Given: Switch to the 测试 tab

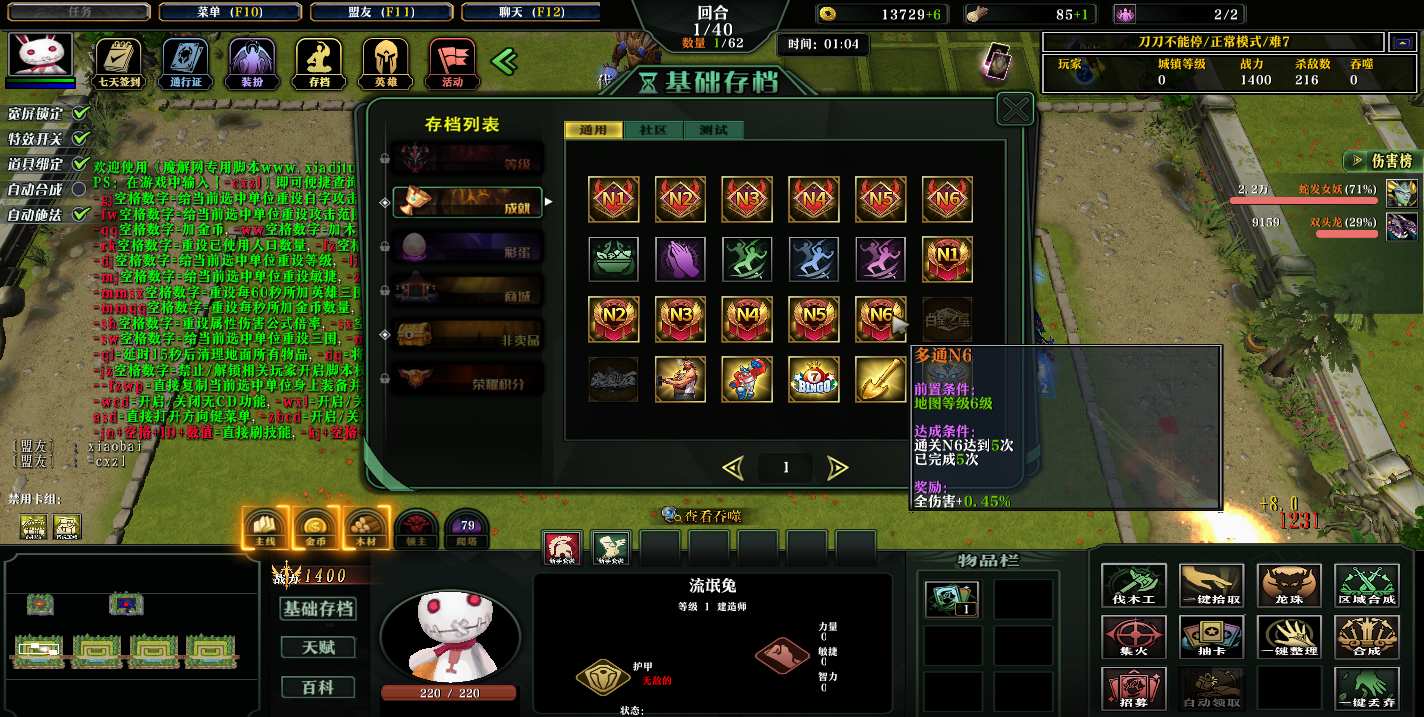Looking at the screenshot, I should pos(713,130).
